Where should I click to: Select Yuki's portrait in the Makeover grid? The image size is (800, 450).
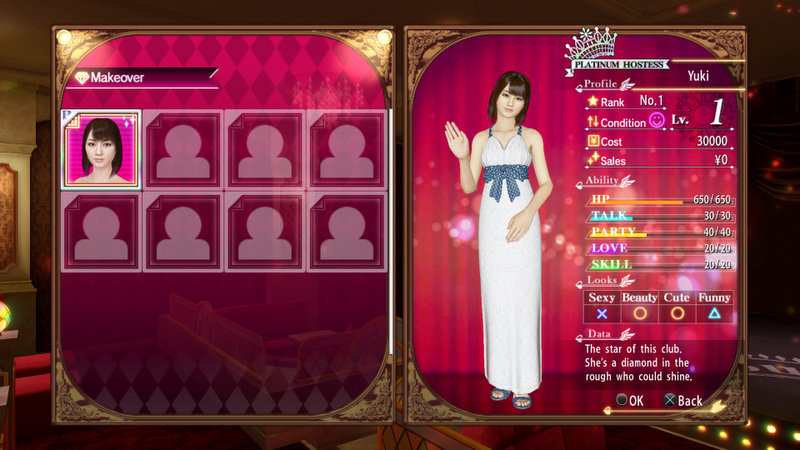click(x=101, y=149)
